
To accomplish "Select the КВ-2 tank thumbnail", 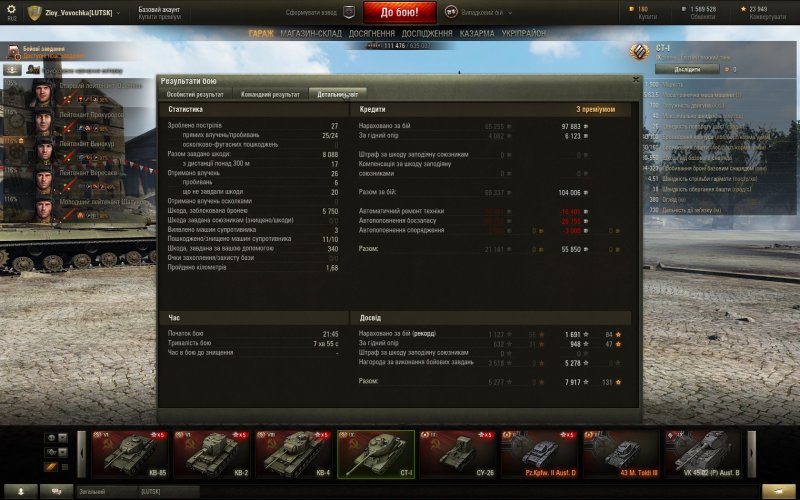I will click(212, 453).
